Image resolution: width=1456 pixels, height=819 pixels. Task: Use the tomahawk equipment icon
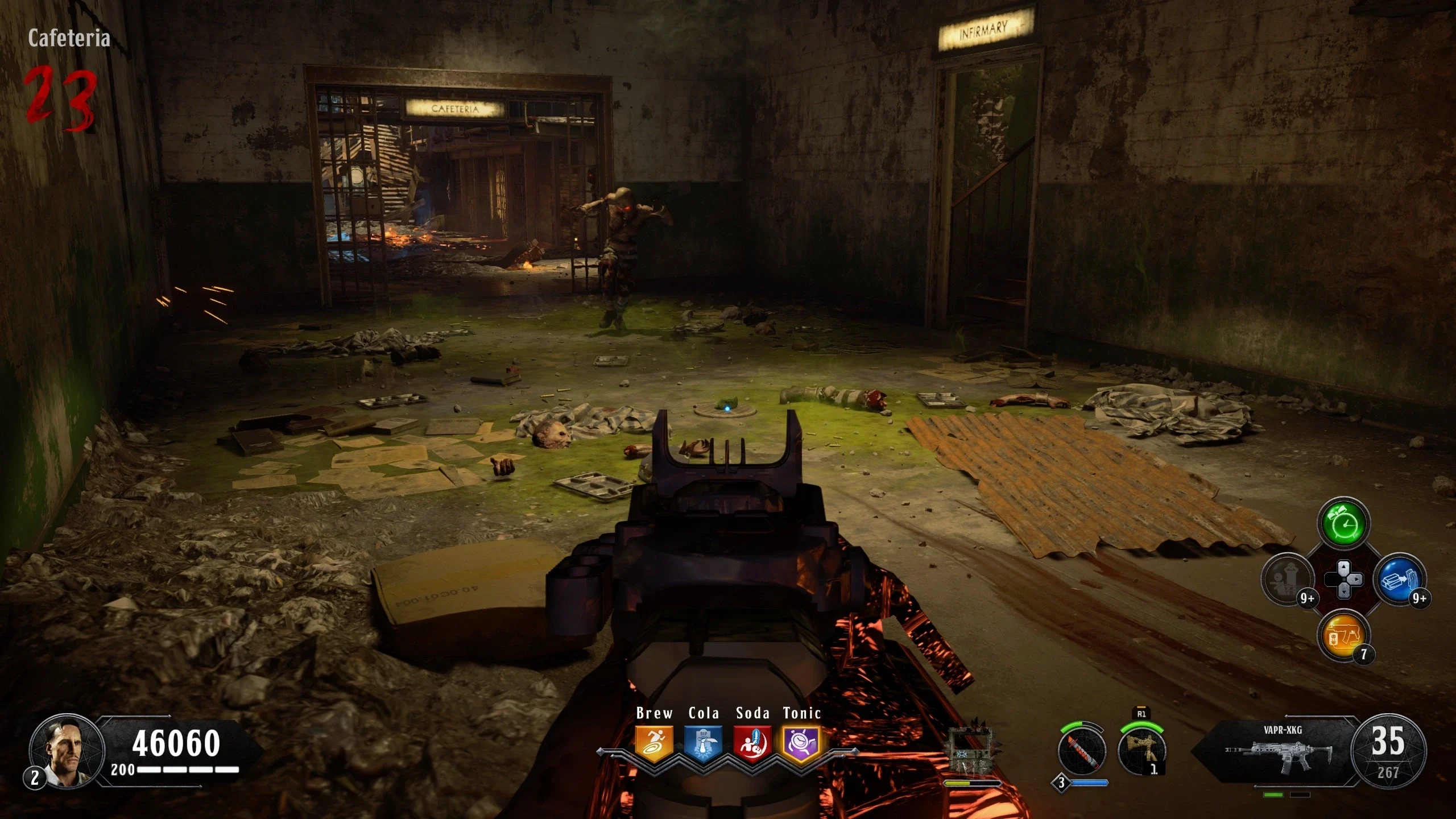point(1141,751)
